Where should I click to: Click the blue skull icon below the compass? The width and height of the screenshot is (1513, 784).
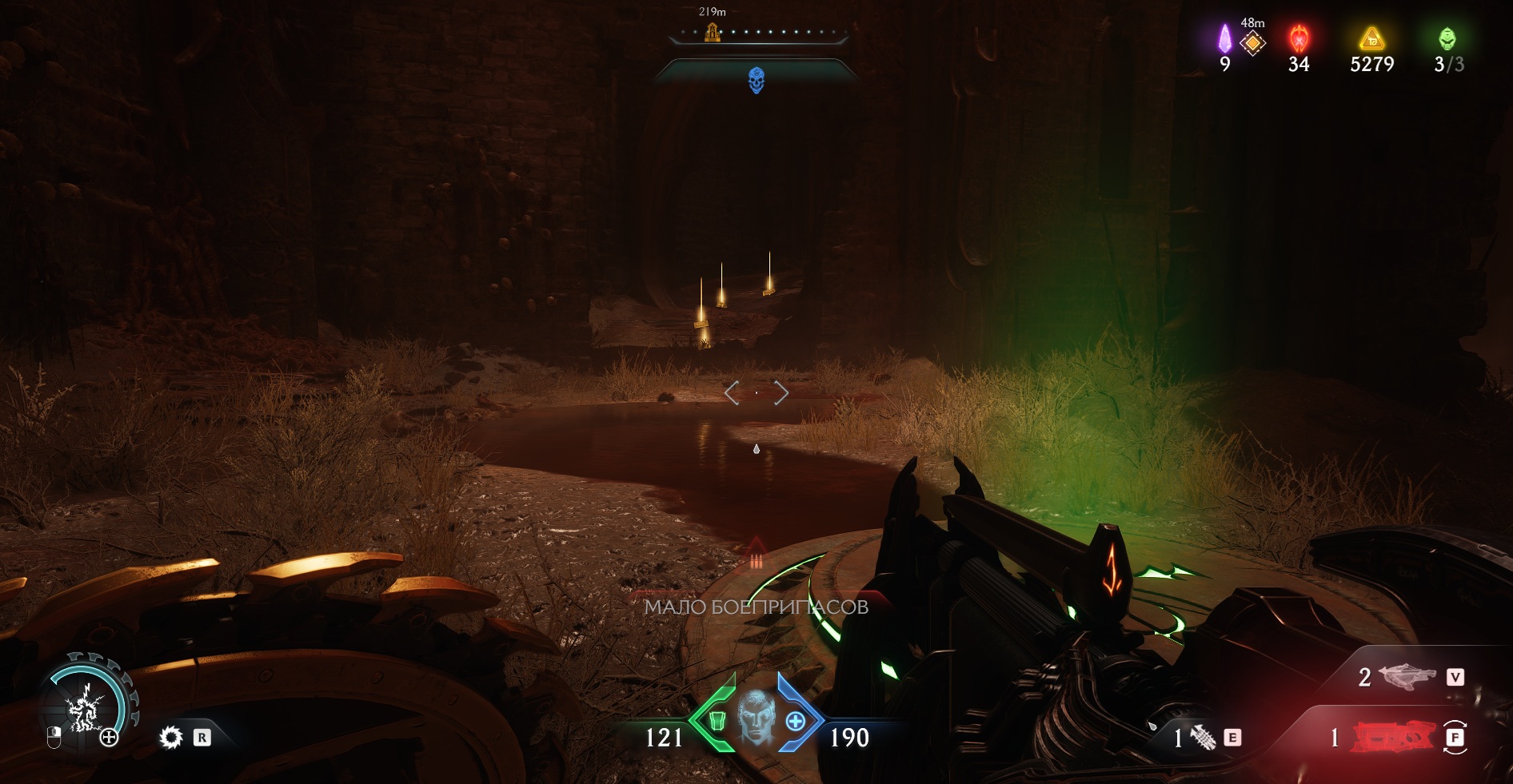[756, 80]
